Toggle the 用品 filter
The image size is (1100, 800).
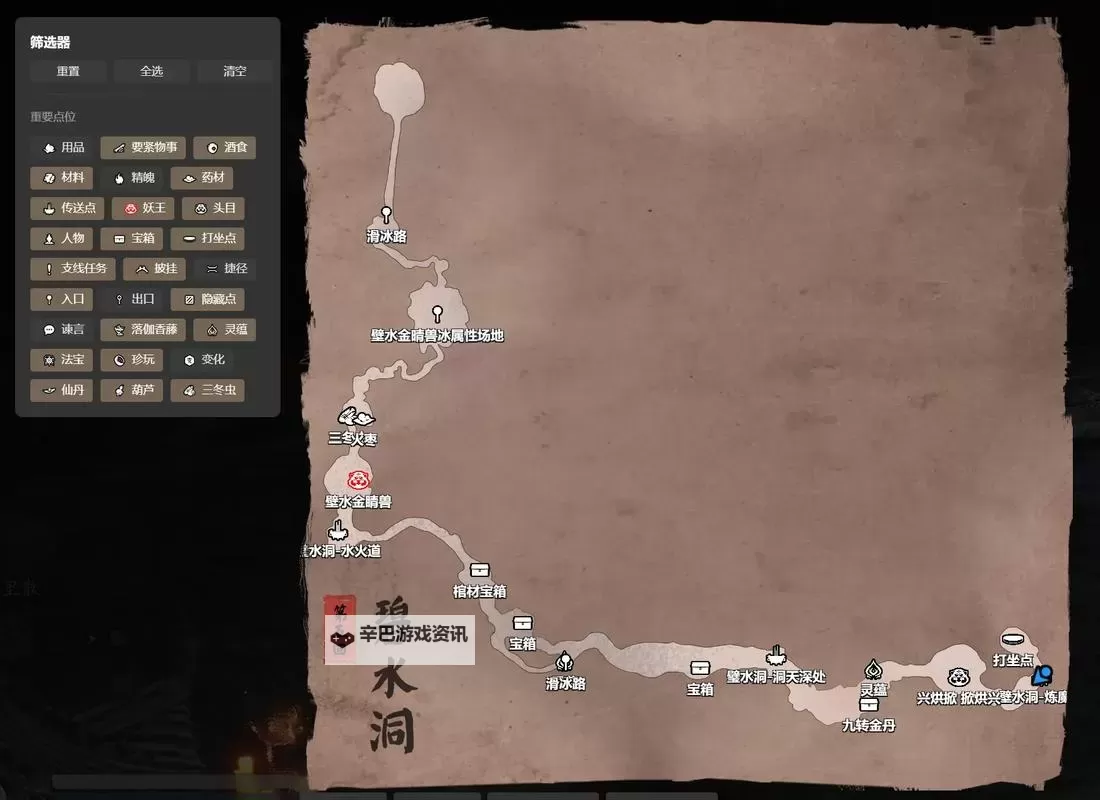[x=62, y=148]
